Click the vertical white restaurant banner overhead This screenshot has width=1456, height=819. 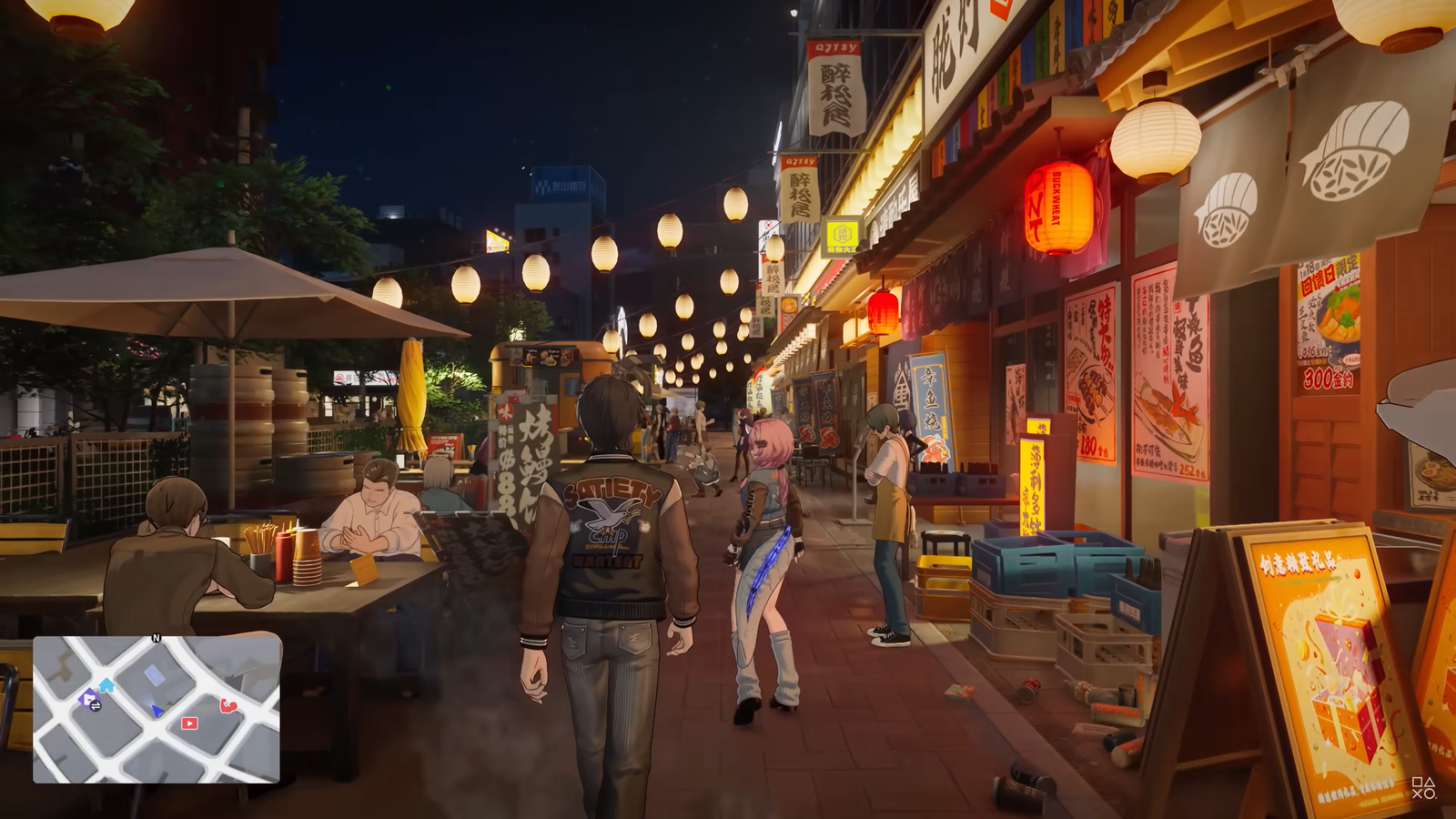click(835, 86)
